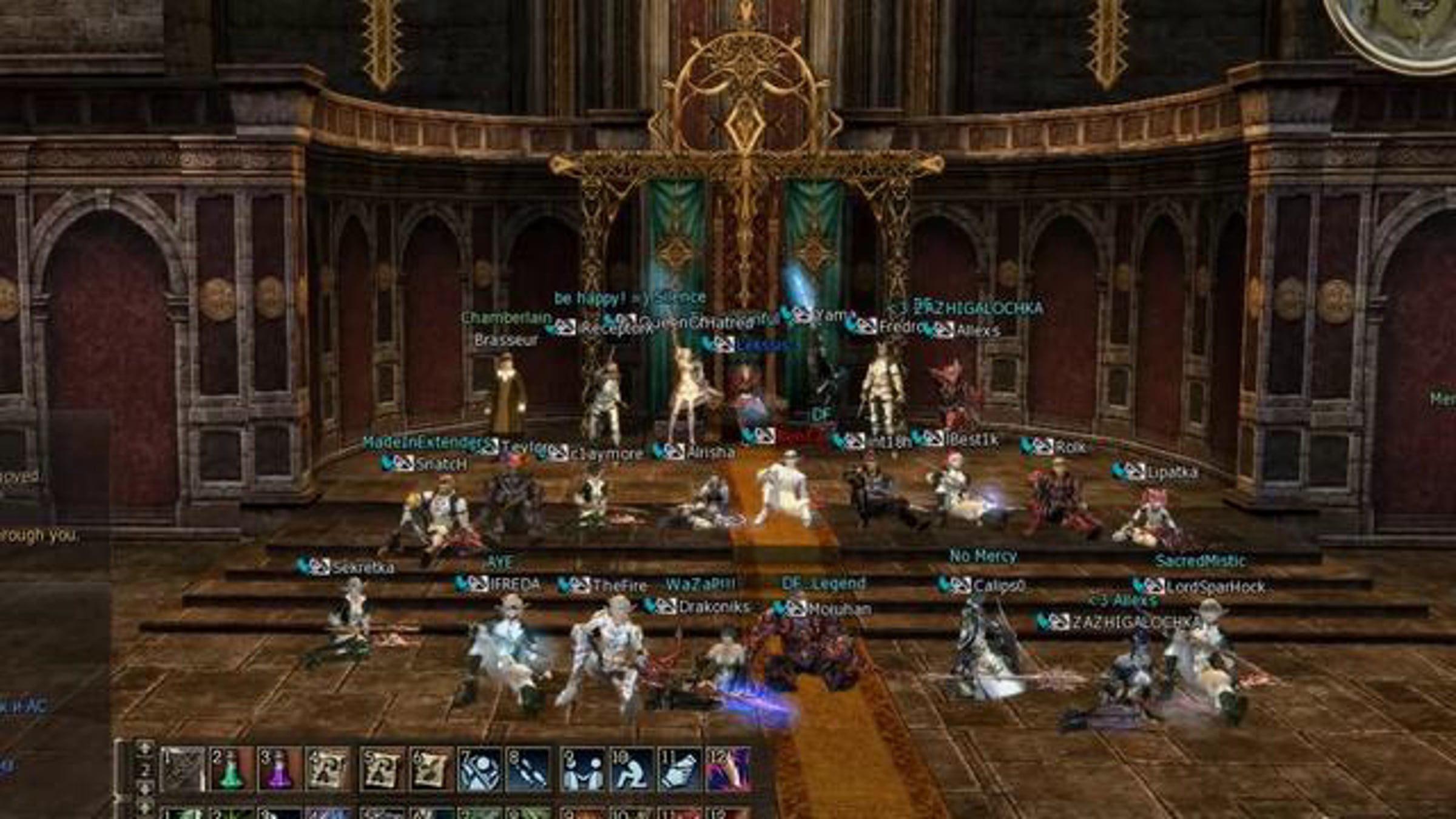
Task: Activate the scroll in hotbar slot 4
Action: pyautogui.click(x=328, y=769)
